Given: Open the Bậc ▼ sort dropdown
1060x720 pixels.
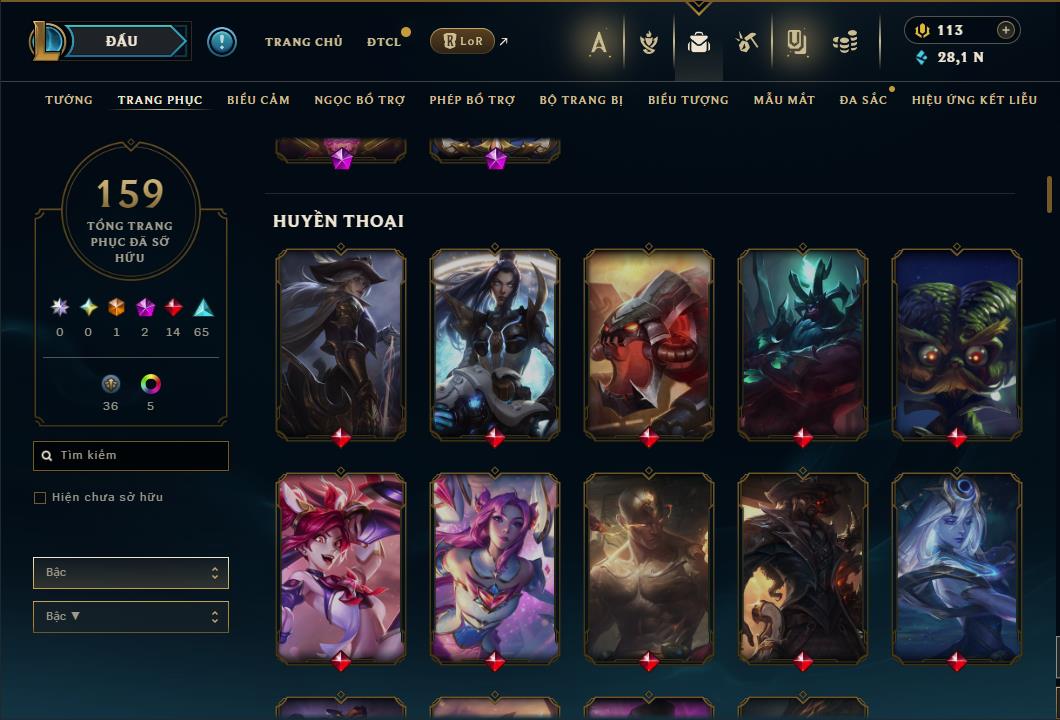Looking at the screenshot, I should (131, 617).
